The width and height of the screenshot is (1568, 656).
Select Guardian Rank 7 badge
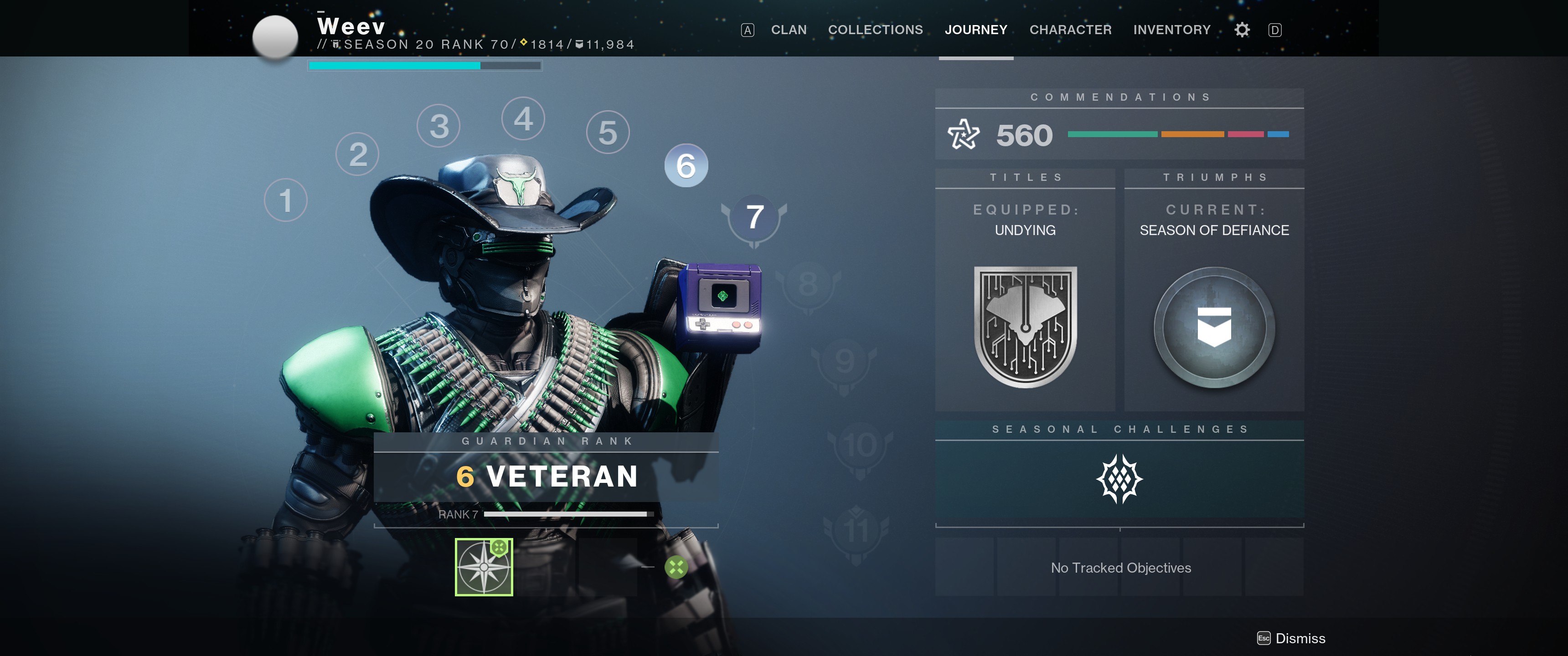(x=754, y=217)
